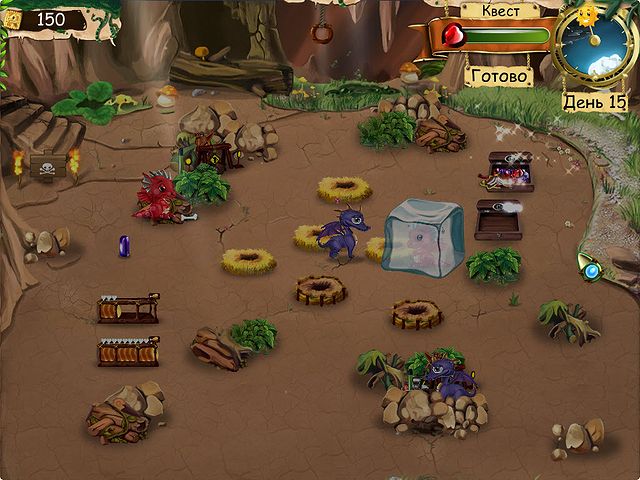Click the "Готово" button
The image size is (640, 480).
click(x=499, y=75)
